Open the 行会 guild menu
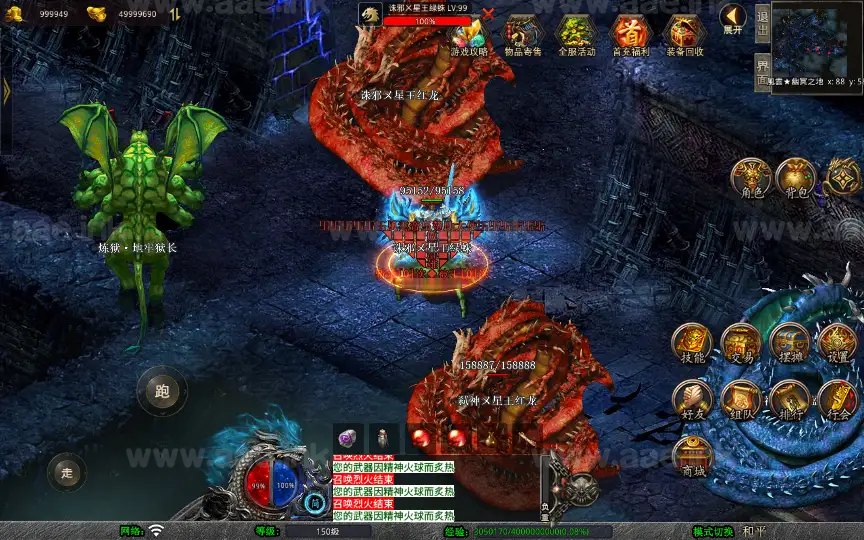This screenshot has width=864, height=540. (838, 400)
